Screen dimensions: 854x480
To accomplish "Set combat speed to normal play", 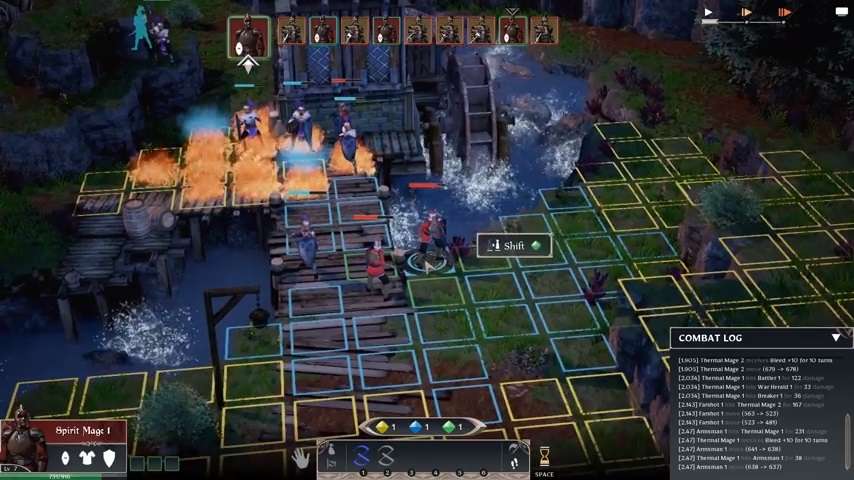I will pos(708,13).
